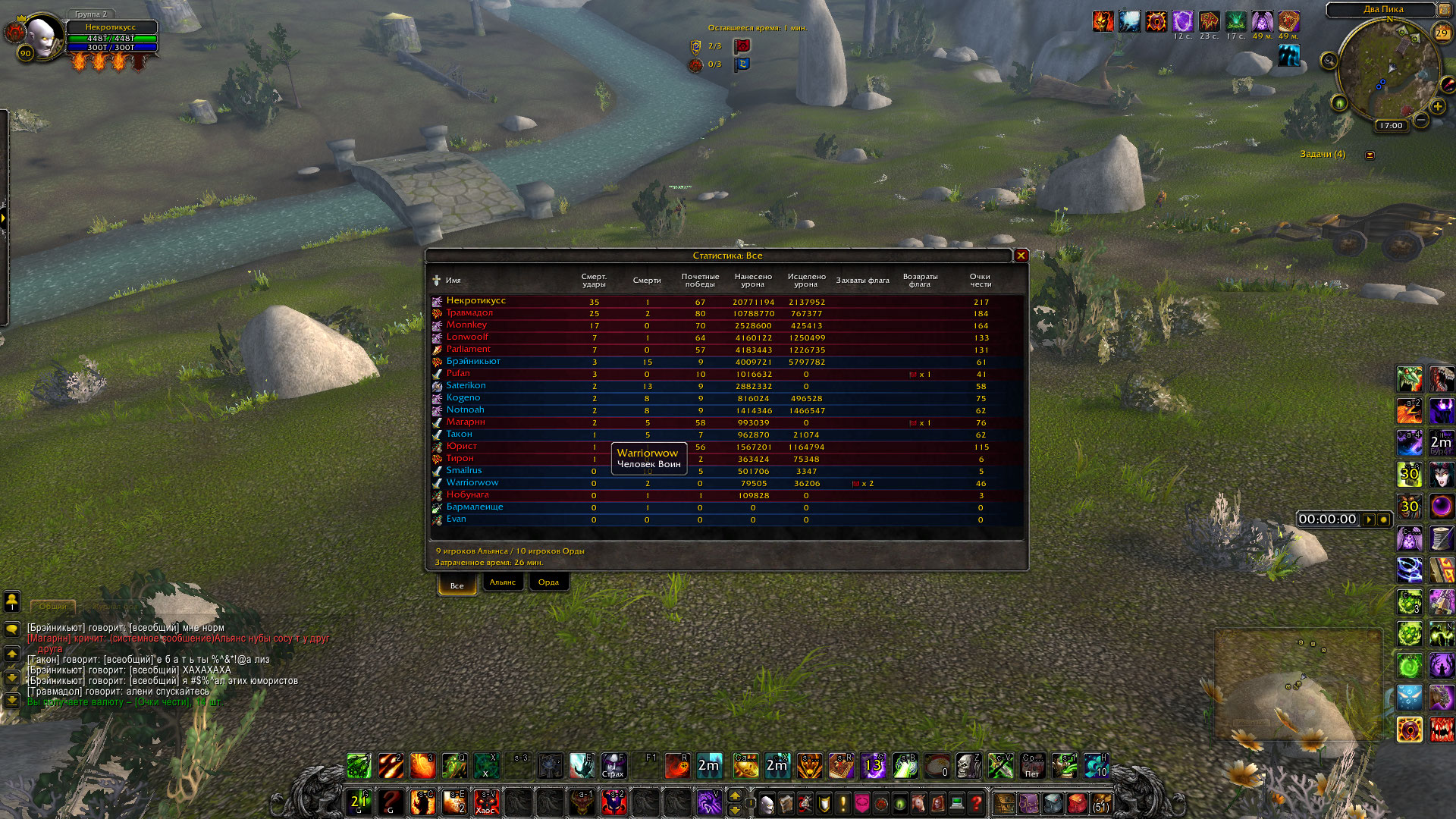This screenshot has height=819, width=1456.
Task: Select player row Monnkey in scoreboard
Action: (x=466, y=325)
